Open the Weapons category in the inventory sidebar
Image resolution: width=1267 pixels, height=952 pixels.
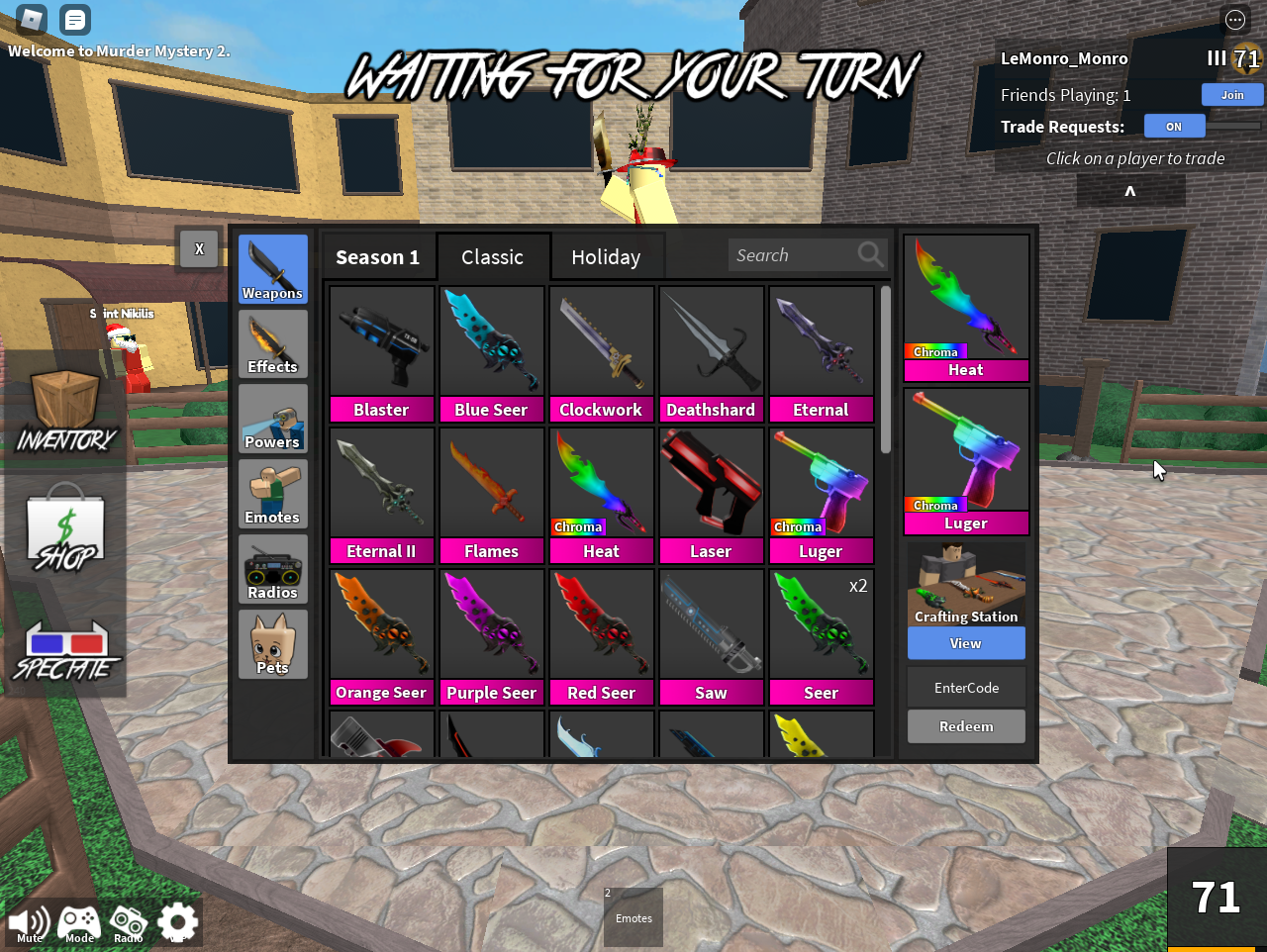click(x=272, y=268)
